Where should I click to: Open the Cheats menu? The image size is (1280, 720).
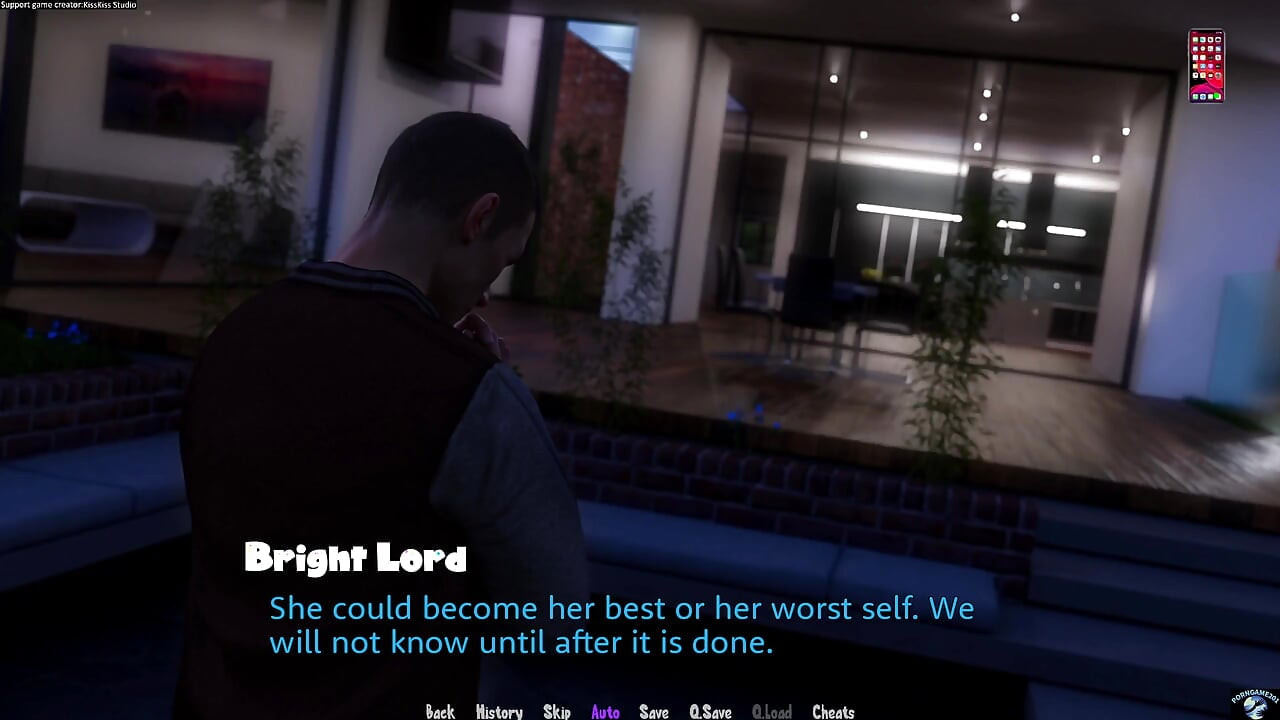tap(833, 711)
